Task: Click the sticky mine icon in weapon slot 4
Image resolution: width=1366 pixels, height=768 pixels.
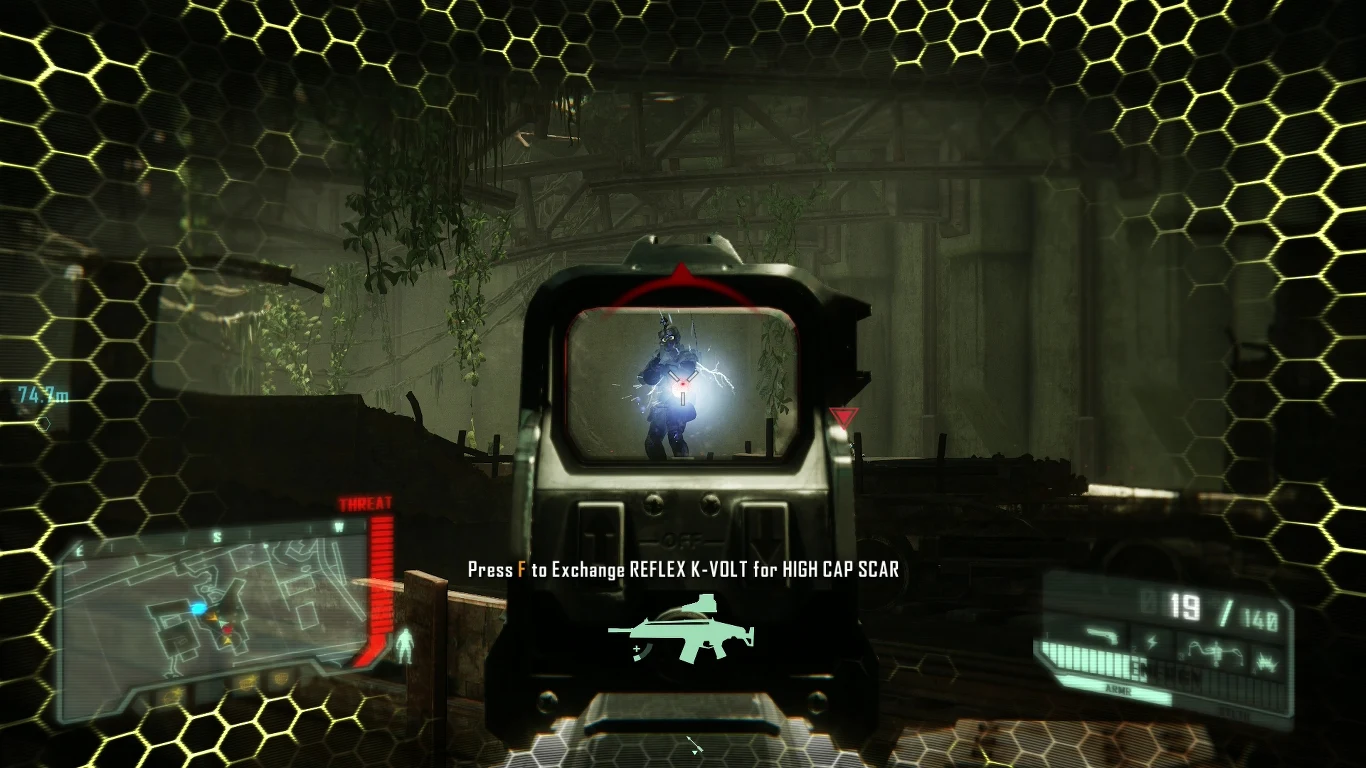Action: tap(1266, 662)
